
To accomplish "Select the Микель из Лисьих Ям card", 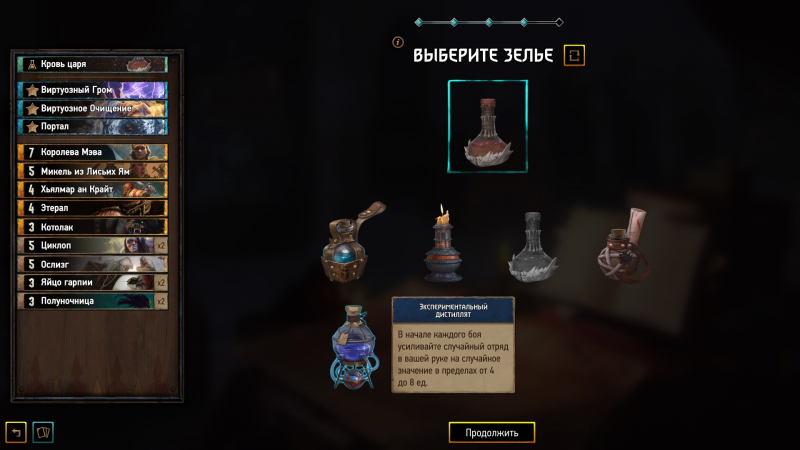I will click(92, 171).
